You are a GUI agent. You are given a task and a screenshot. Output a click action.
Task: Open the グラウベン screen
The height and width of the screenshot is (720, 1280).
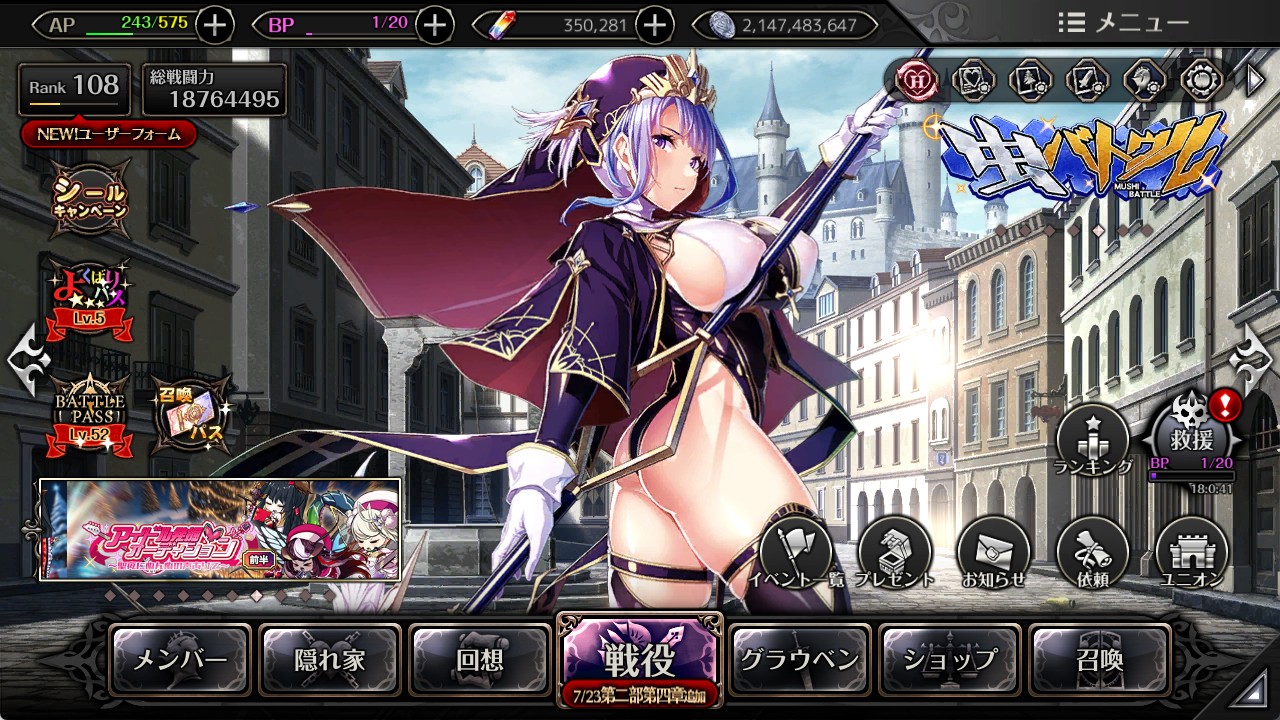click(799, 660)
